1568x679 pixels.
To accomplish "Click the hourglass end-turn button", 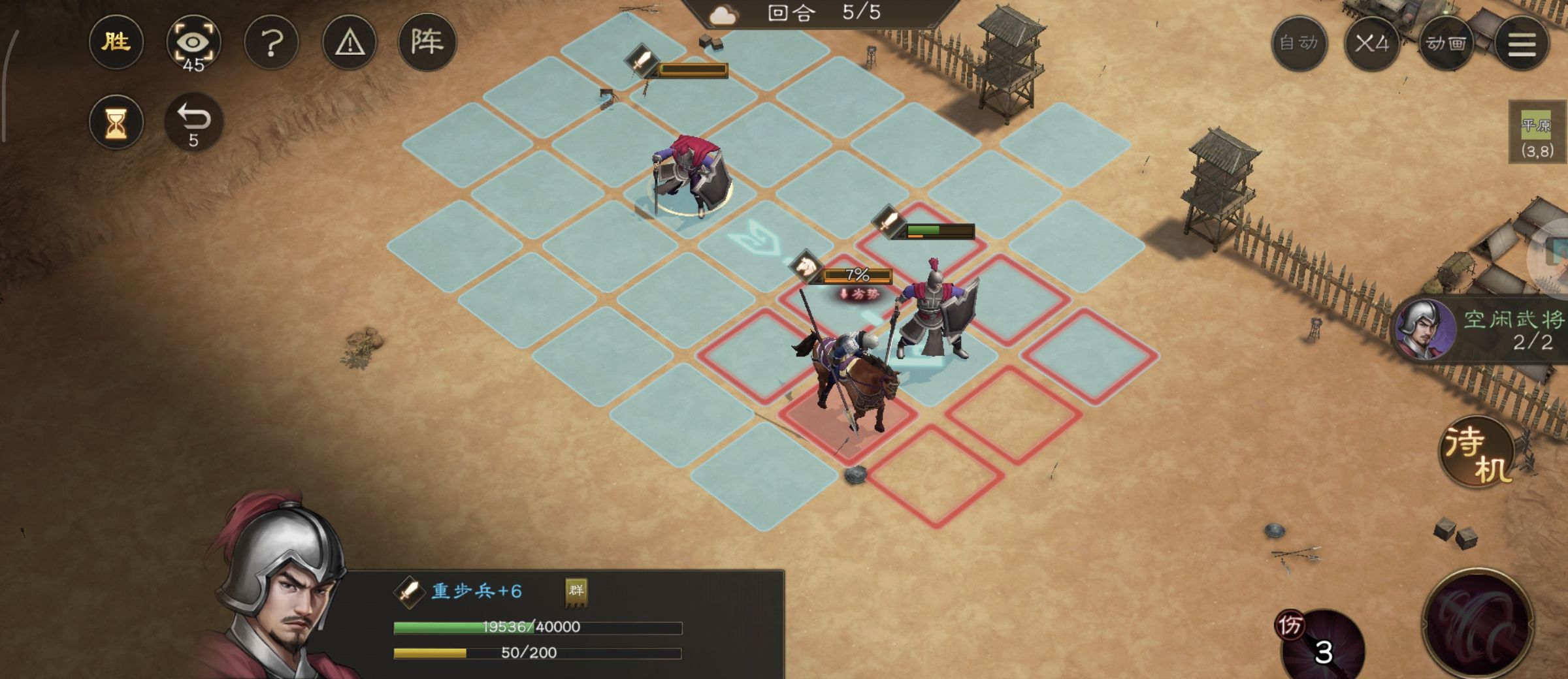I will (116, 122).
